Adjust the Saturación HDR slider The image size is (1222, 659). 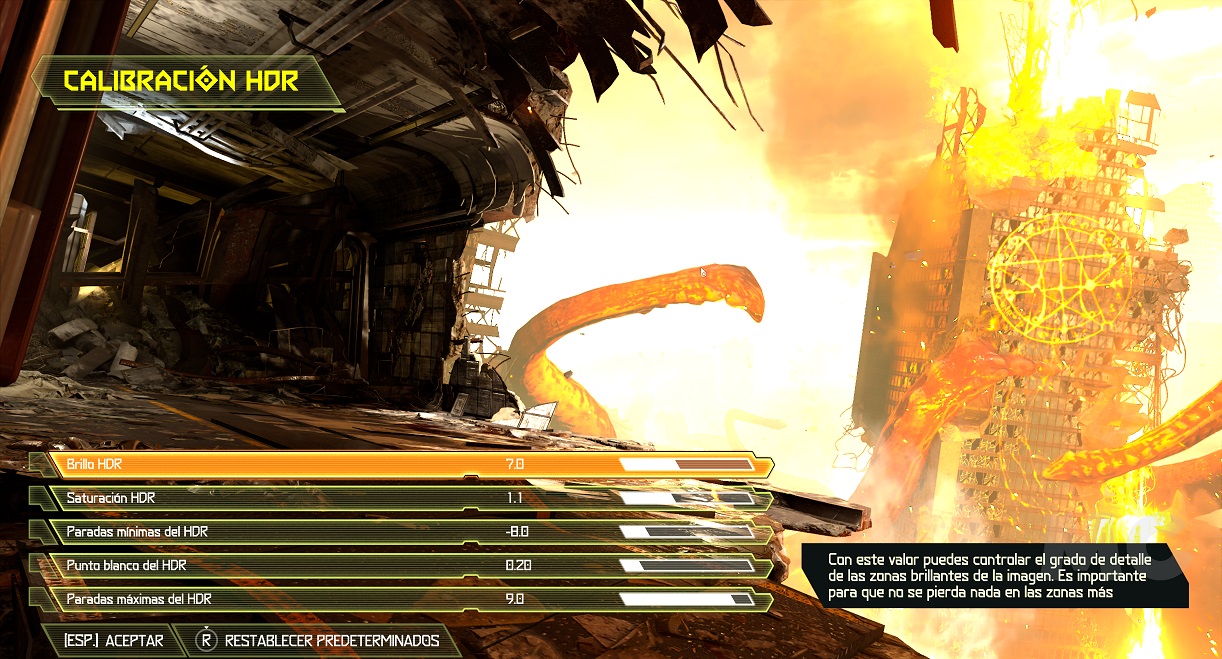click(687, 498)
